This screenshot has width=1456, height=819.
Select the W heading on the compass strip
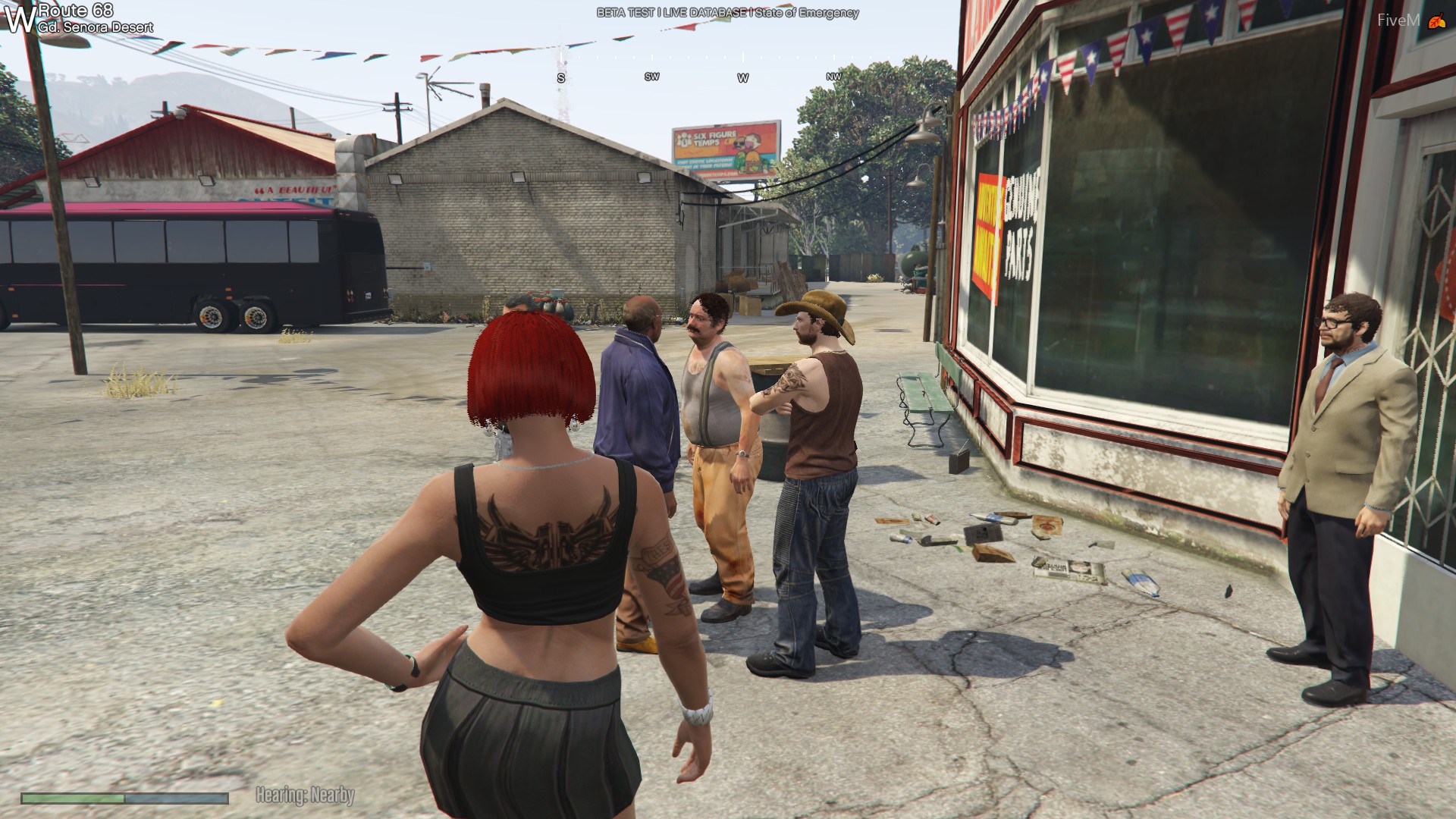coord(742,78)
